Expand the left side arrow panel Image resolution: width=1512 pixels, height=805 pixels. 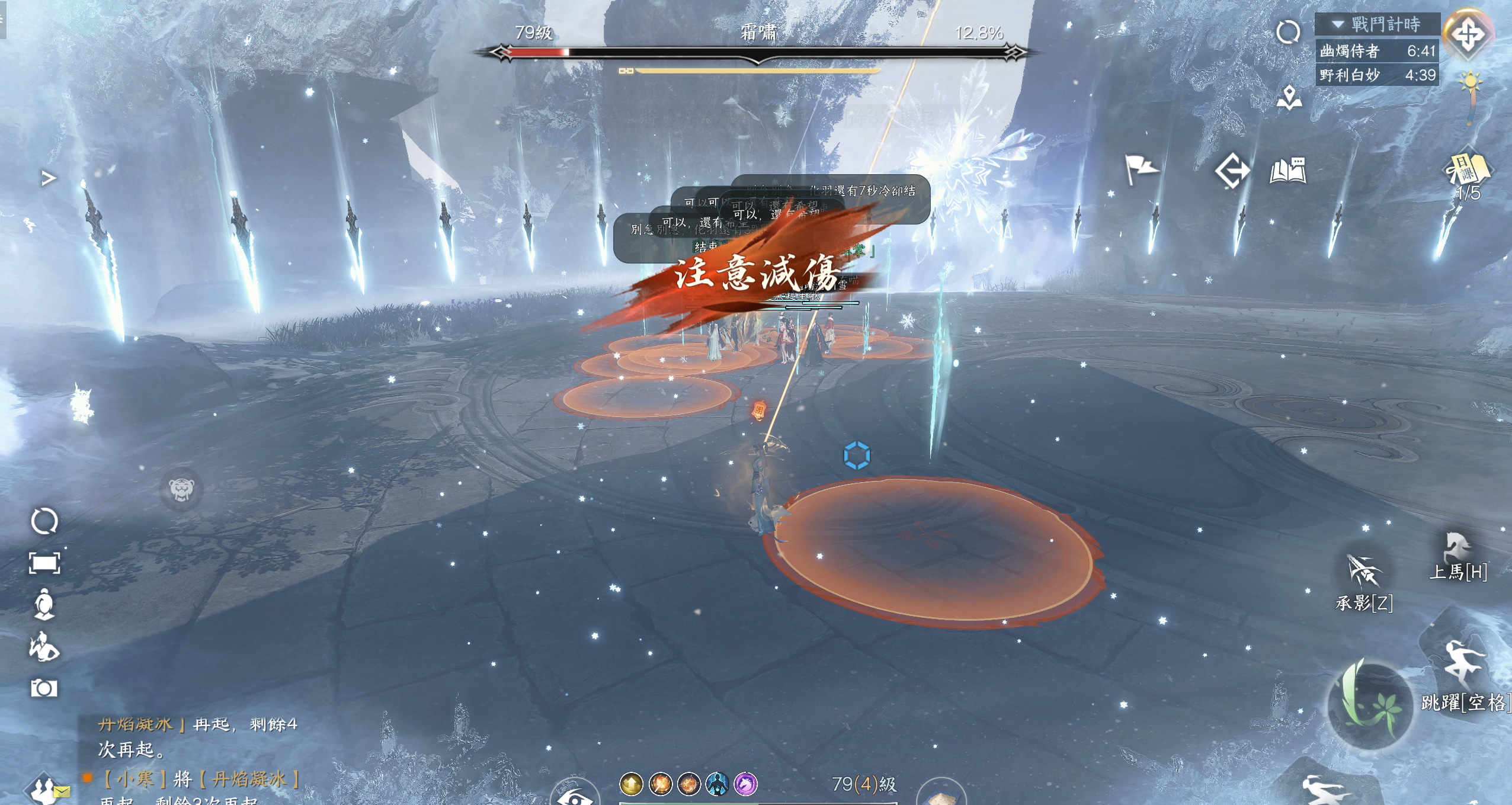coord(49,178)
